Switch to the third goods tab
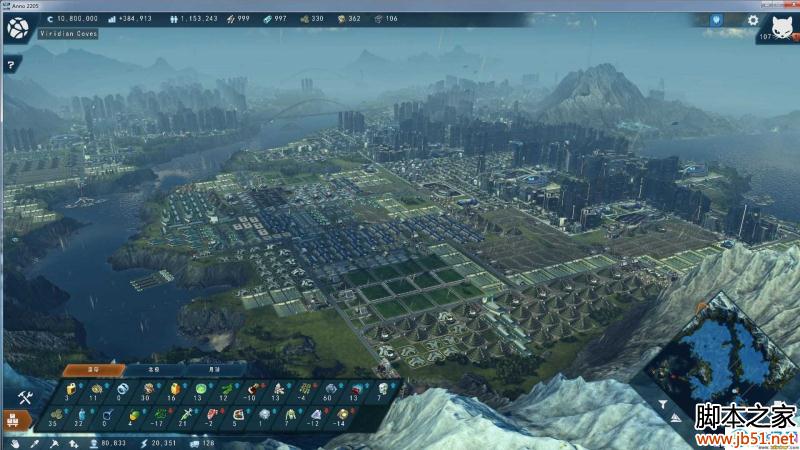Viewport: 800px width, 450px height. pyautogui.click(x=207, y=368)
